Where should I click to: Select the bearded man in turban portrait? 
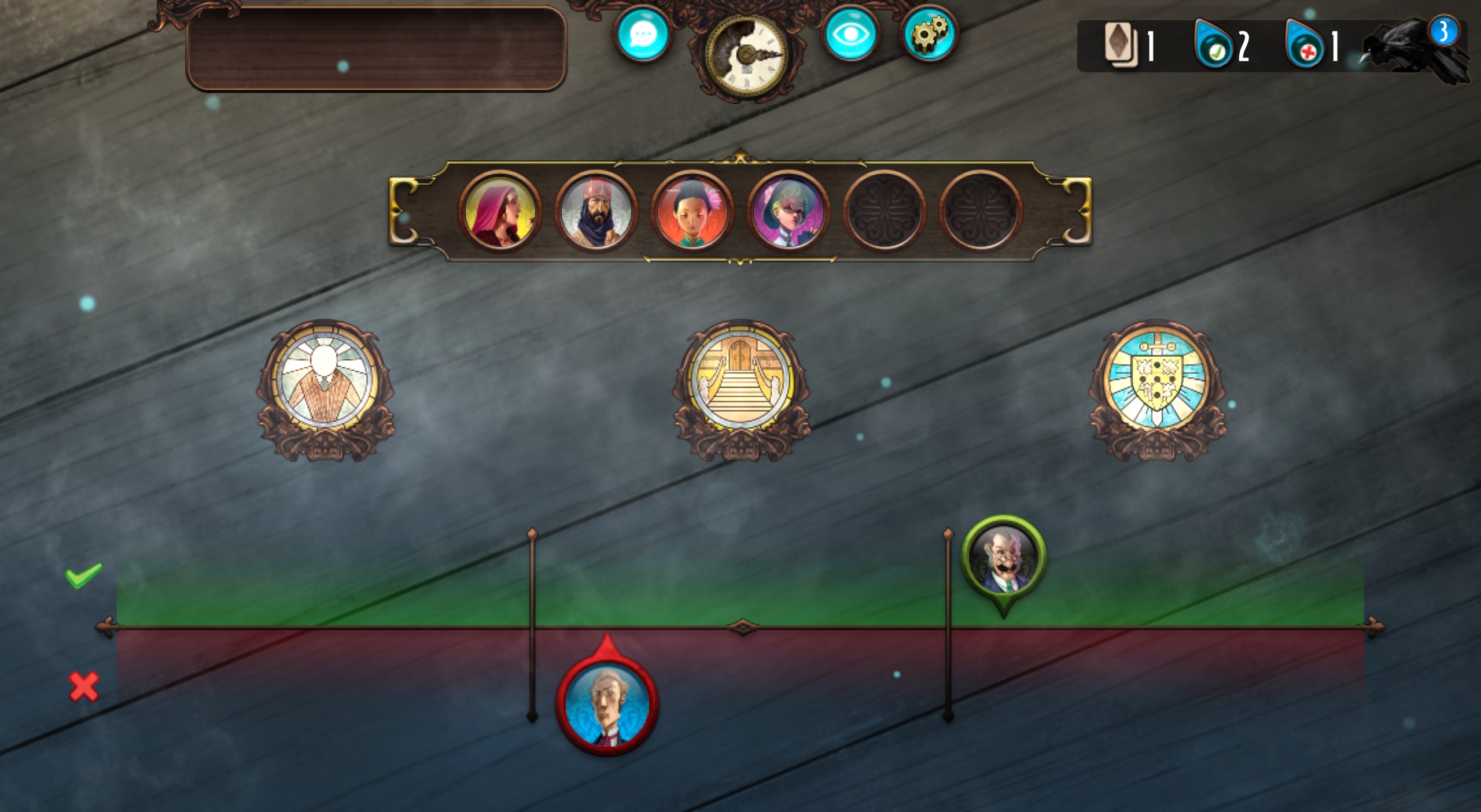pos(596,211)
